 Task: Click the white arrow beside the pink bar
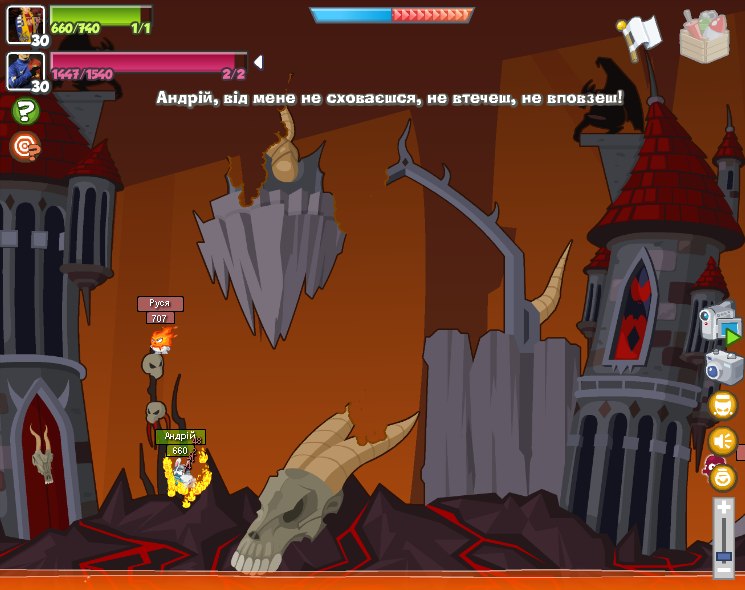(x=258, y=62)
